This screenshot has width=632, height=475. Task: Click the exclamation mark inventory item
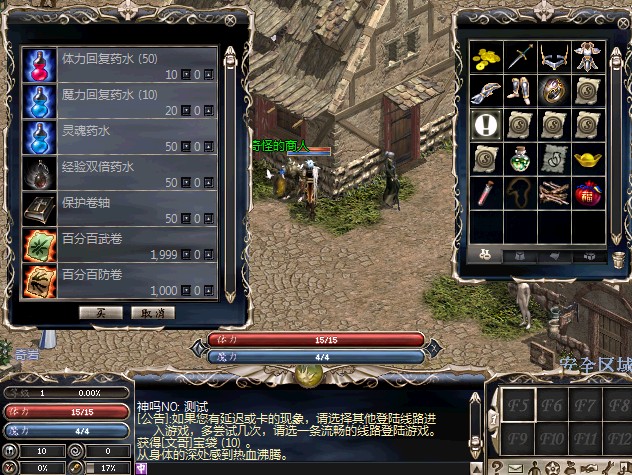486,124
